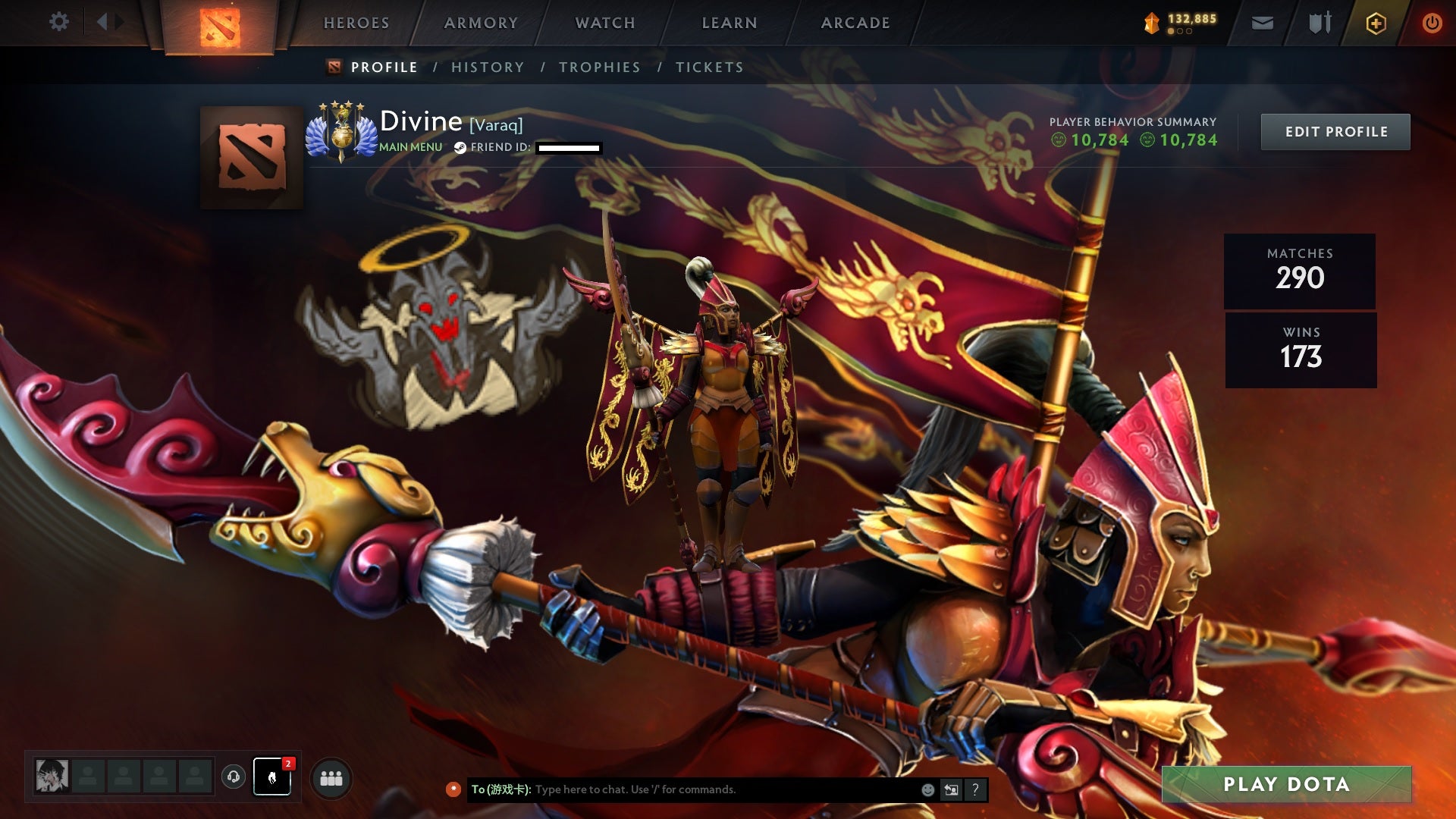The width and height of the screenshot is (1456, 819).
Task: Toggle voice chat with the headset icon
Action: [x=235, y=777]
